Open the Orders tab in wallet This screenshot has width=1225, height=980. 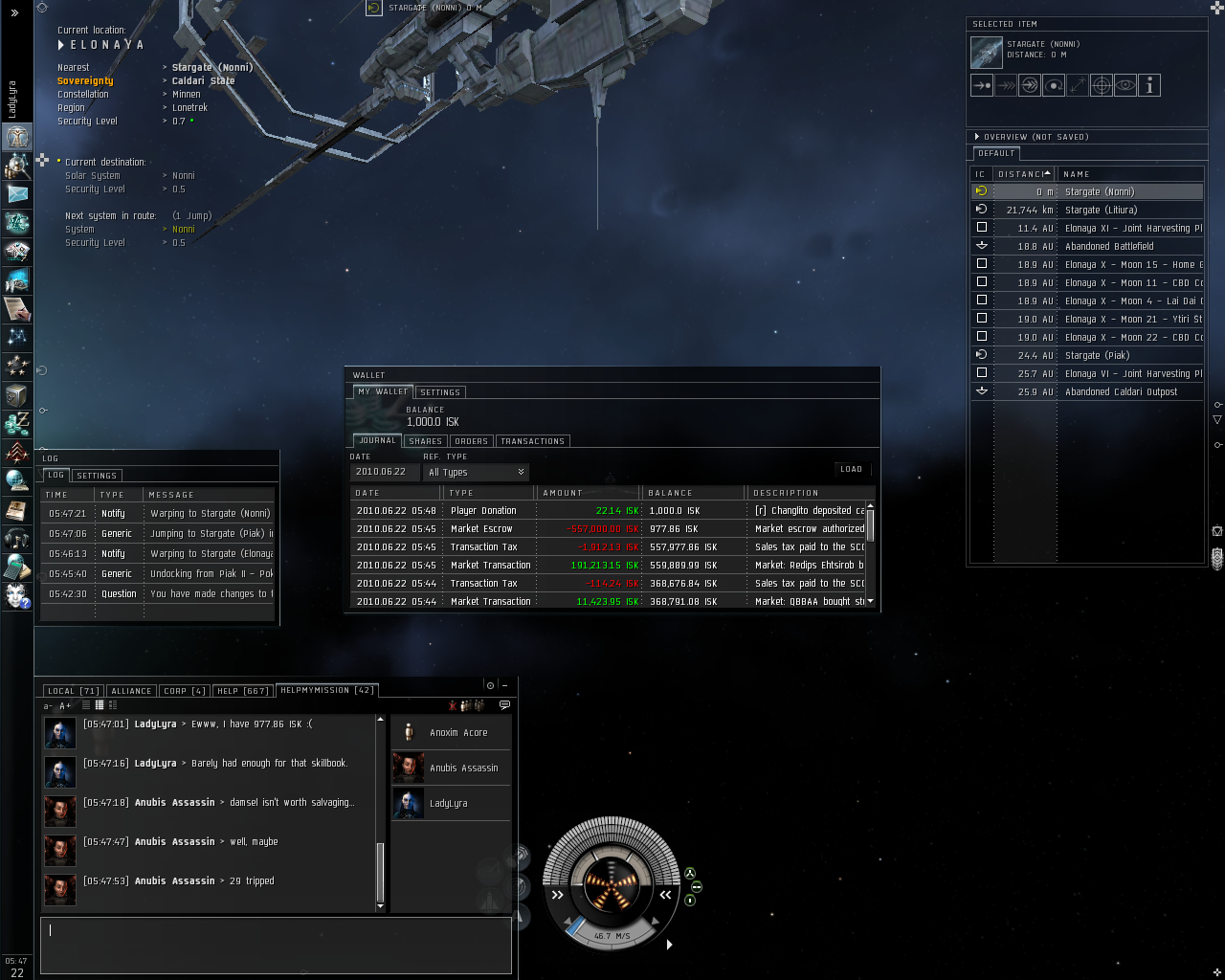click(x=471, y=441)
